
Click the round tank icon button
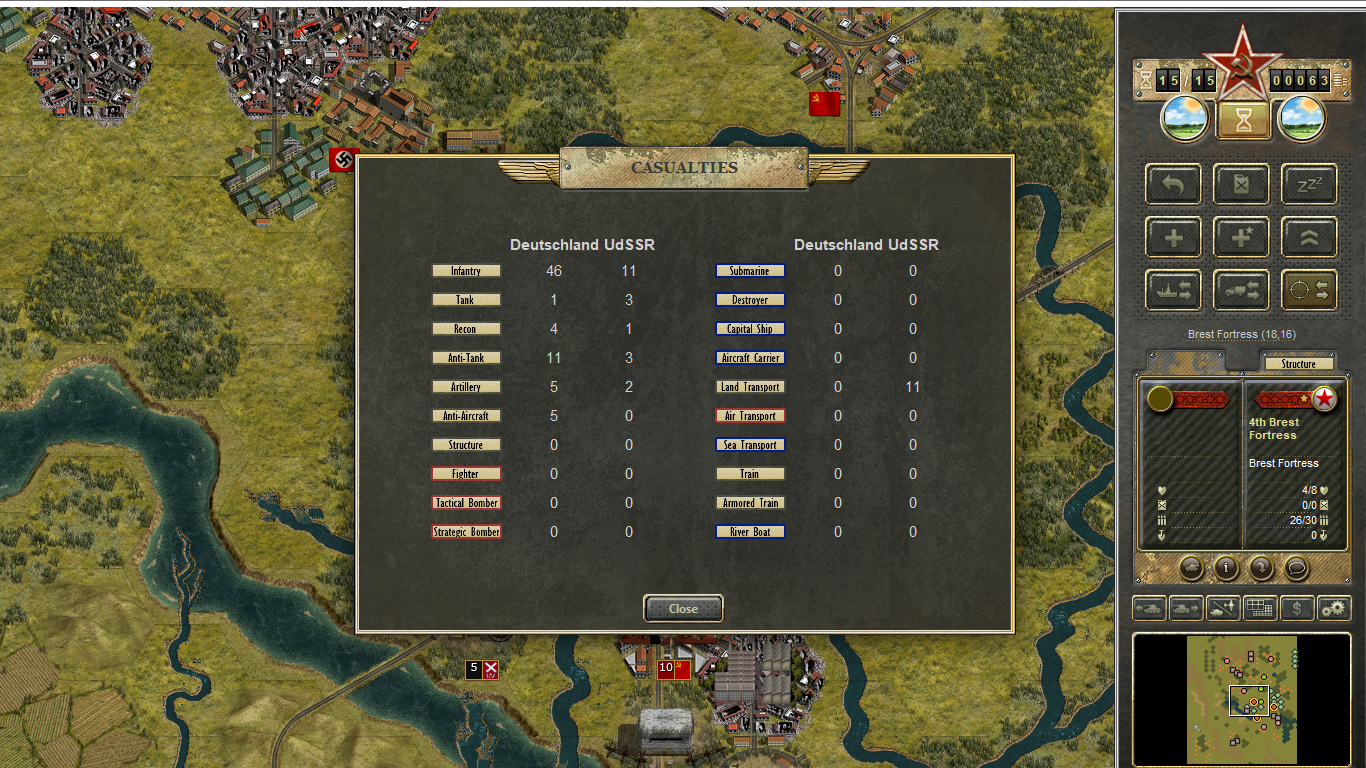click(x=1191, y=568)
